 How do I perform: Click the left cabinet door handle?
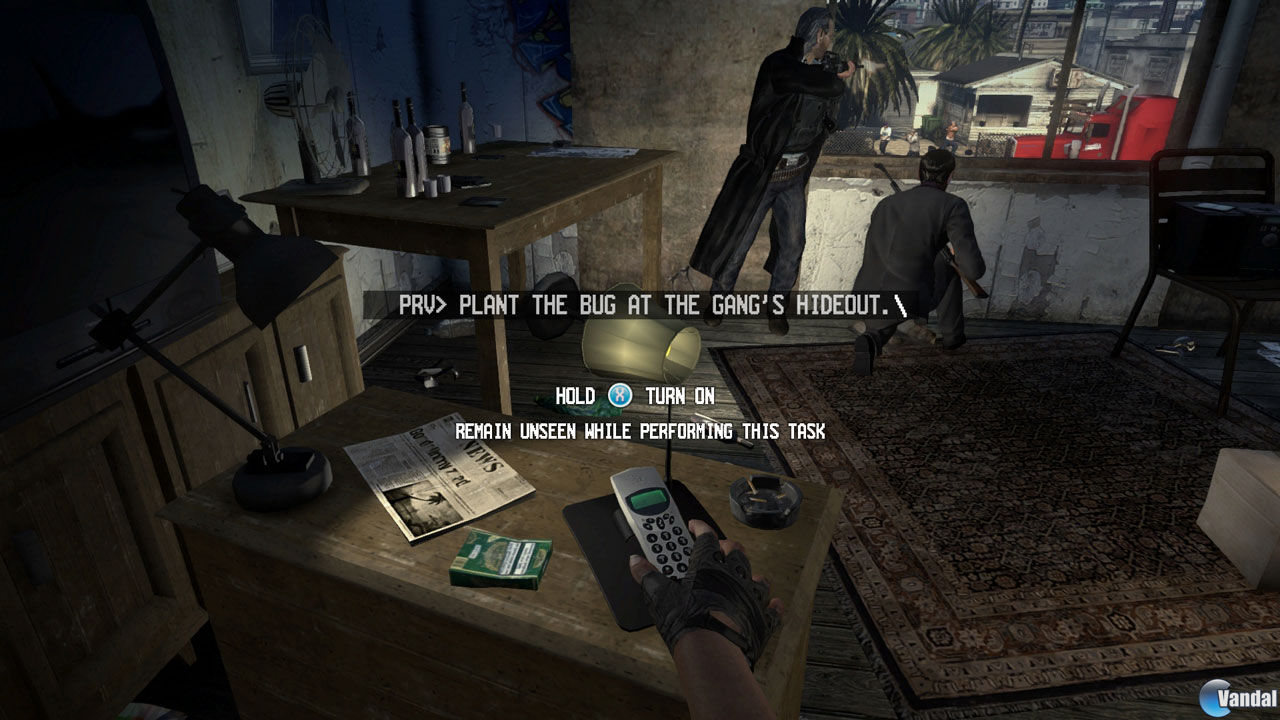click(x=248, y=400)
